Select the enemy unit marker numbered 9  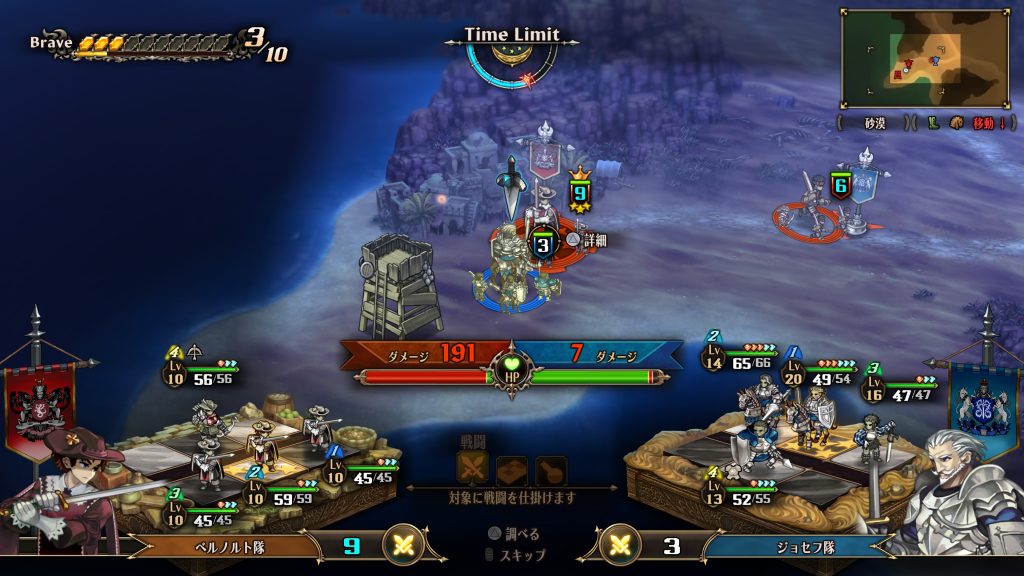coord(580,190)
